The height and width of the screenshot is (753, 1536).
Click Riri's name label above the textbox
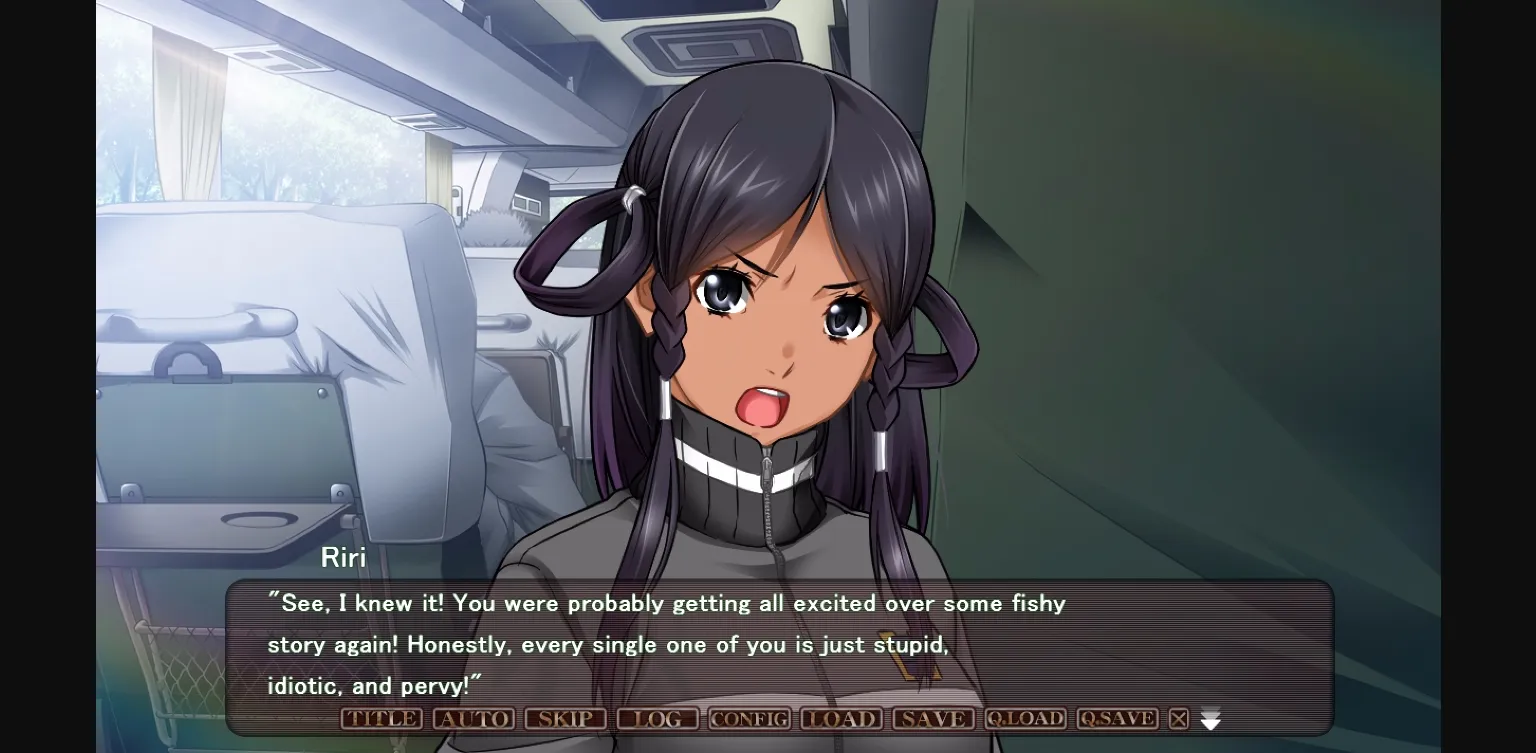coord(344,558)
